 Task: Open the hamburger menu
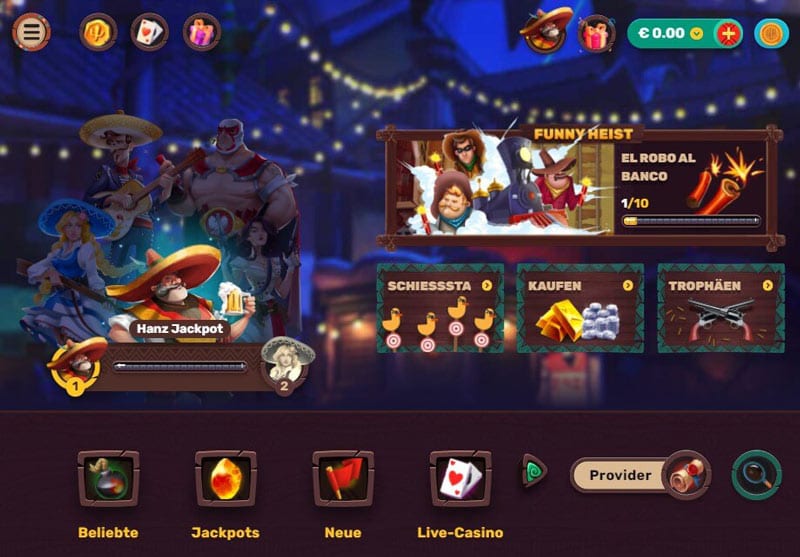(x=32, y=32)
